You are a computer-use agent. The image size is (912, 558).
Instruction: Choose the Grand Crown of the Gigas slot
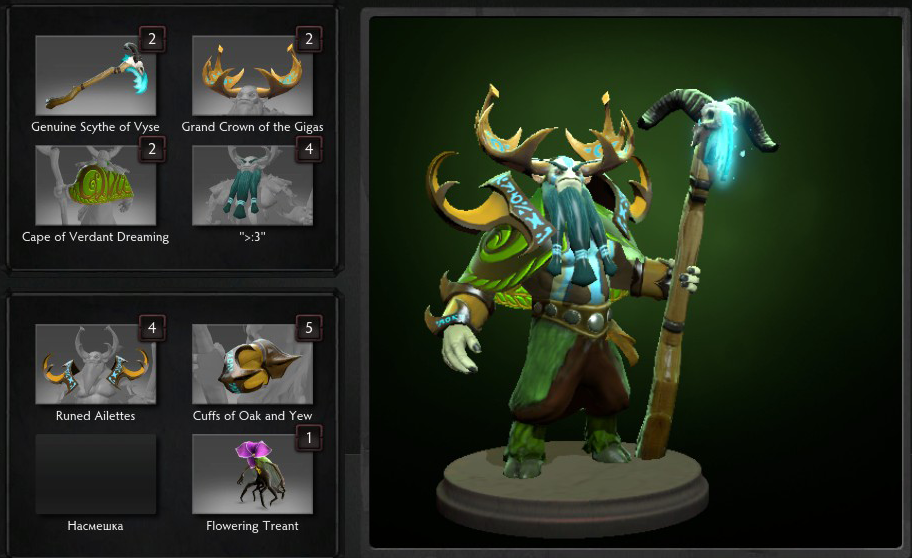[x=252, y=76]
